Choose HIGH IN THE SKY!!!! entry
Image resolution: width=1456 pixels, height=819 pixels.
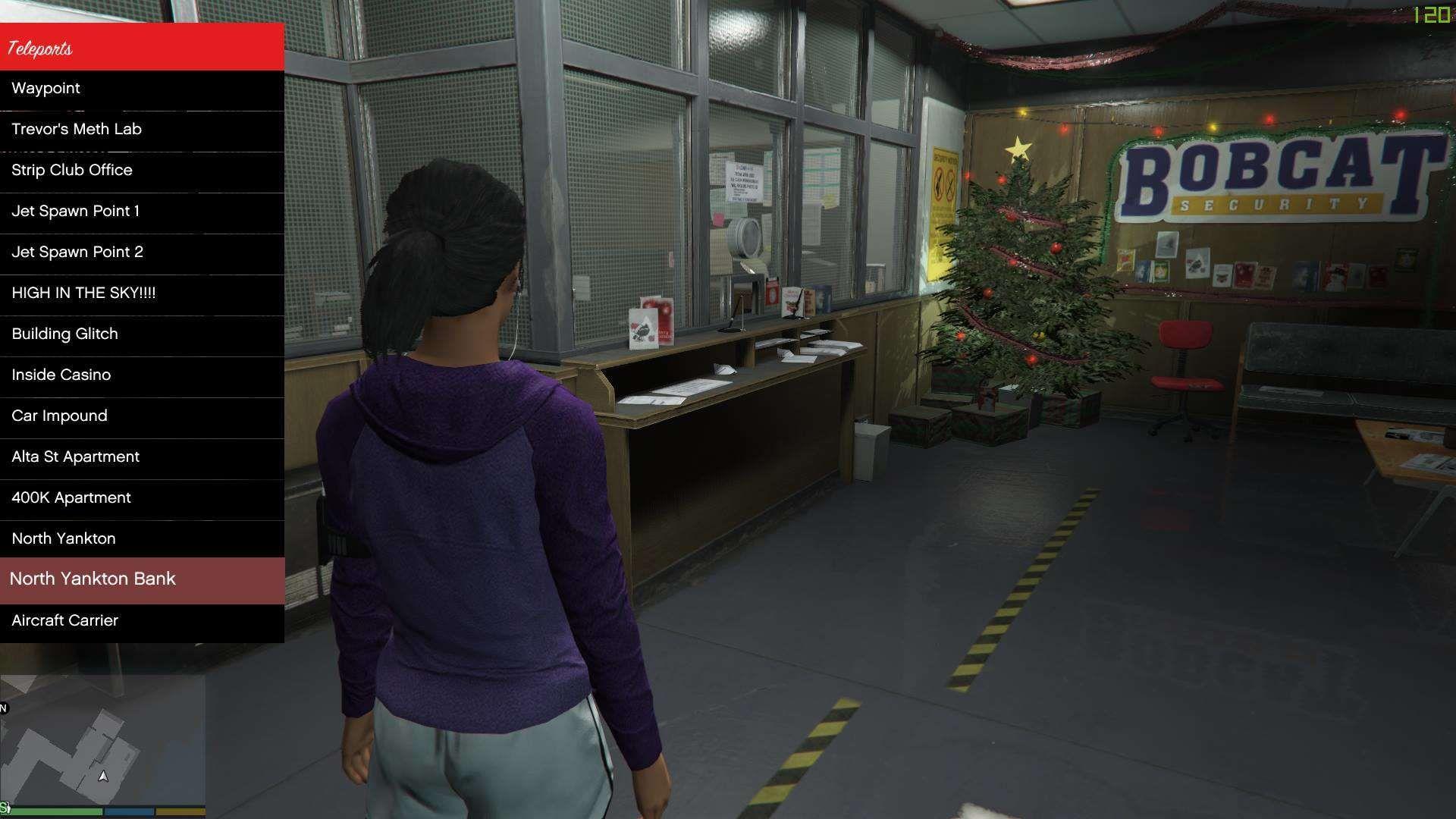coord(142,293)
